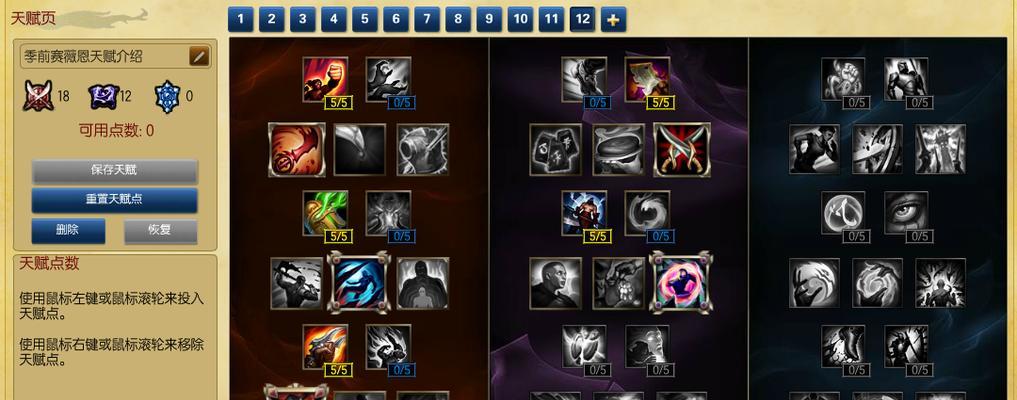The width and height of the screenshot is (1017, 400).
Task: Add a new mastery page with plus button
Action: pyautogui.click(x=612, y=18)
